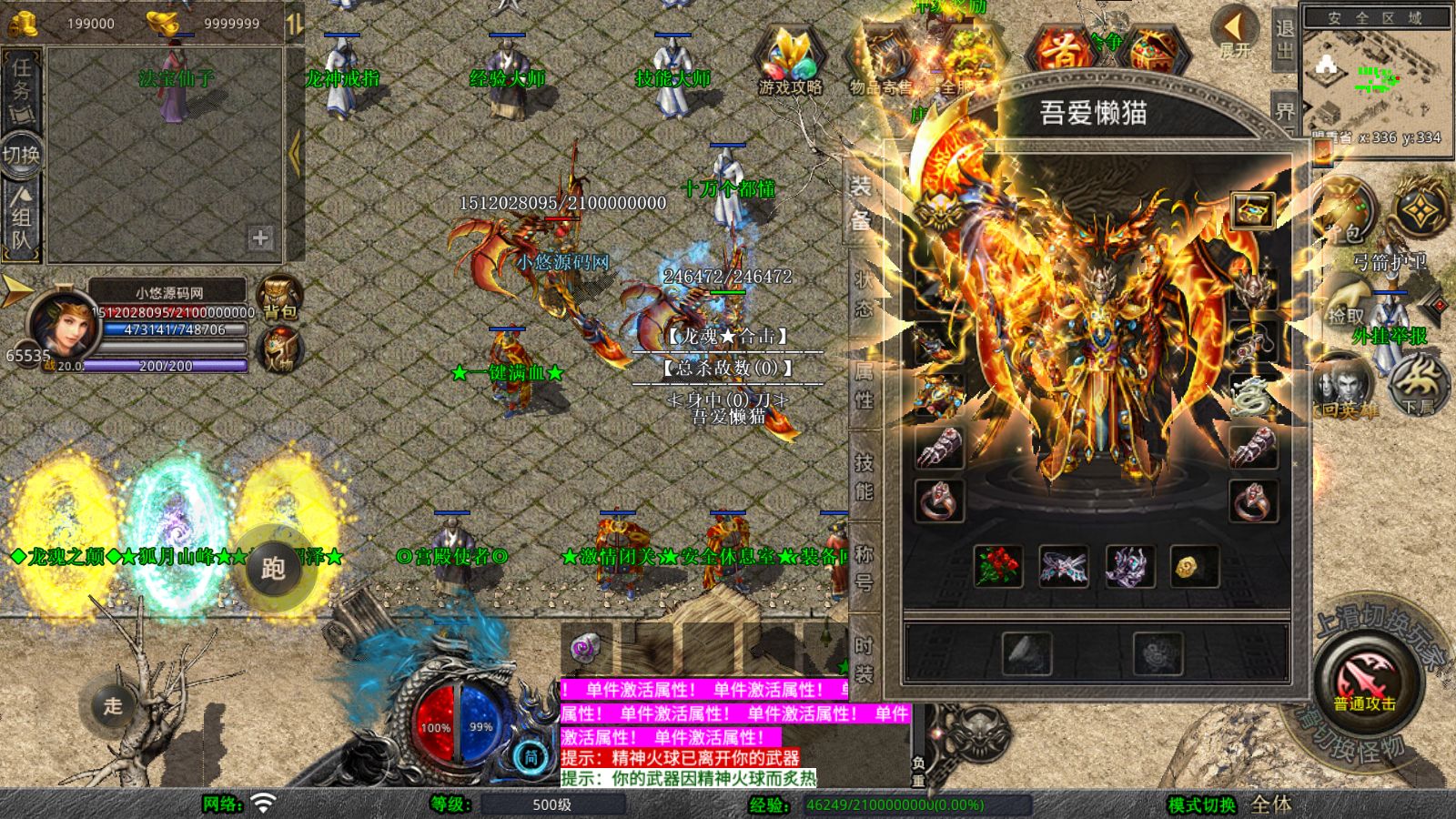Select the red roses equipment slot
Image resolution: width=1456 pixels, height=819 pixels.
click(x=998, y=566)
